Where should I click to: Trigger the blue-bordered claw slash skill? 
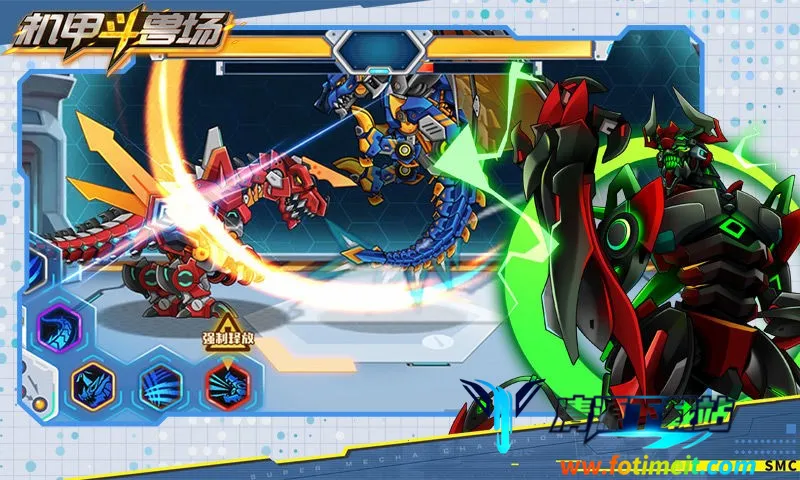(x=160, y=382)
